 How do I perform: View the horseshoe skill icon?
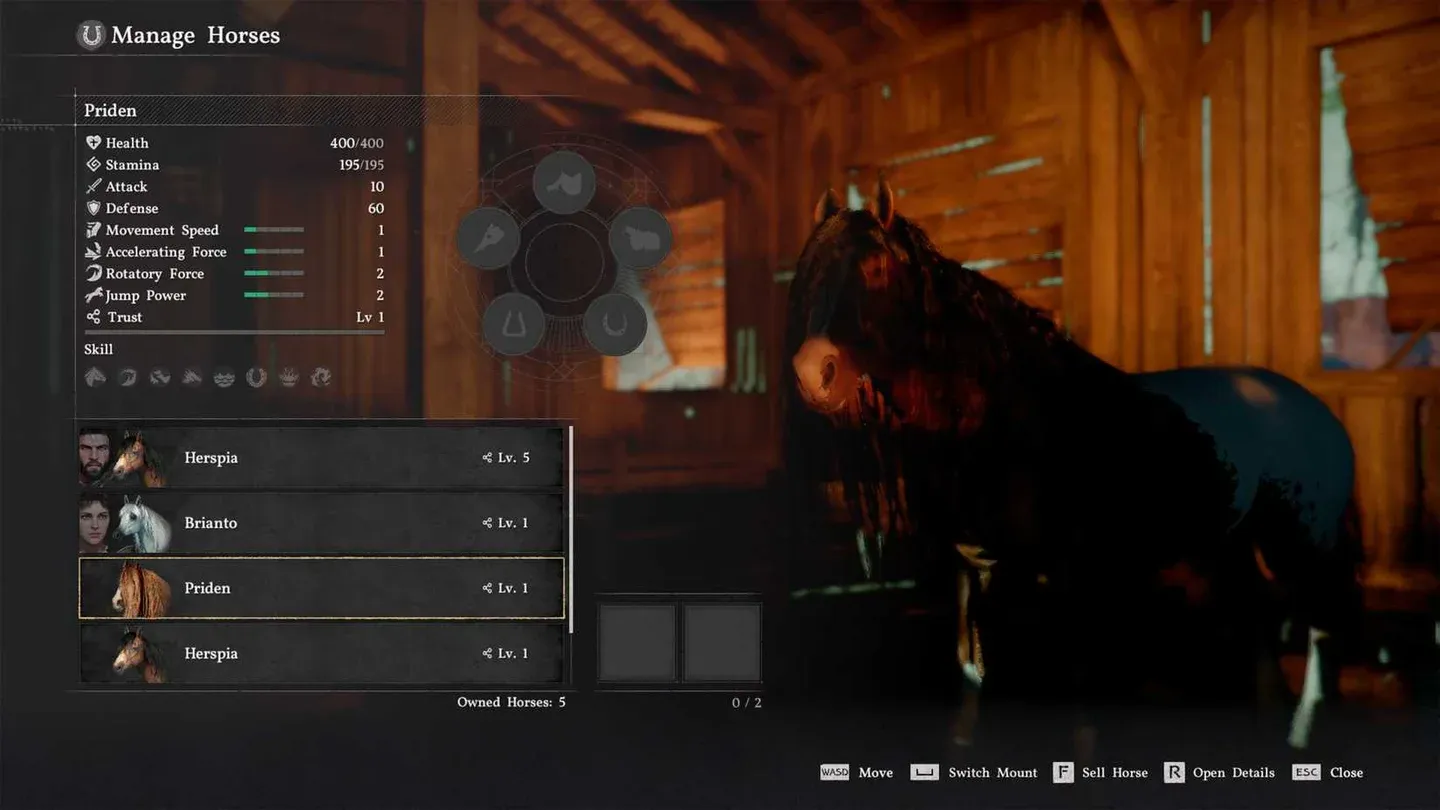tap(257, 377)
